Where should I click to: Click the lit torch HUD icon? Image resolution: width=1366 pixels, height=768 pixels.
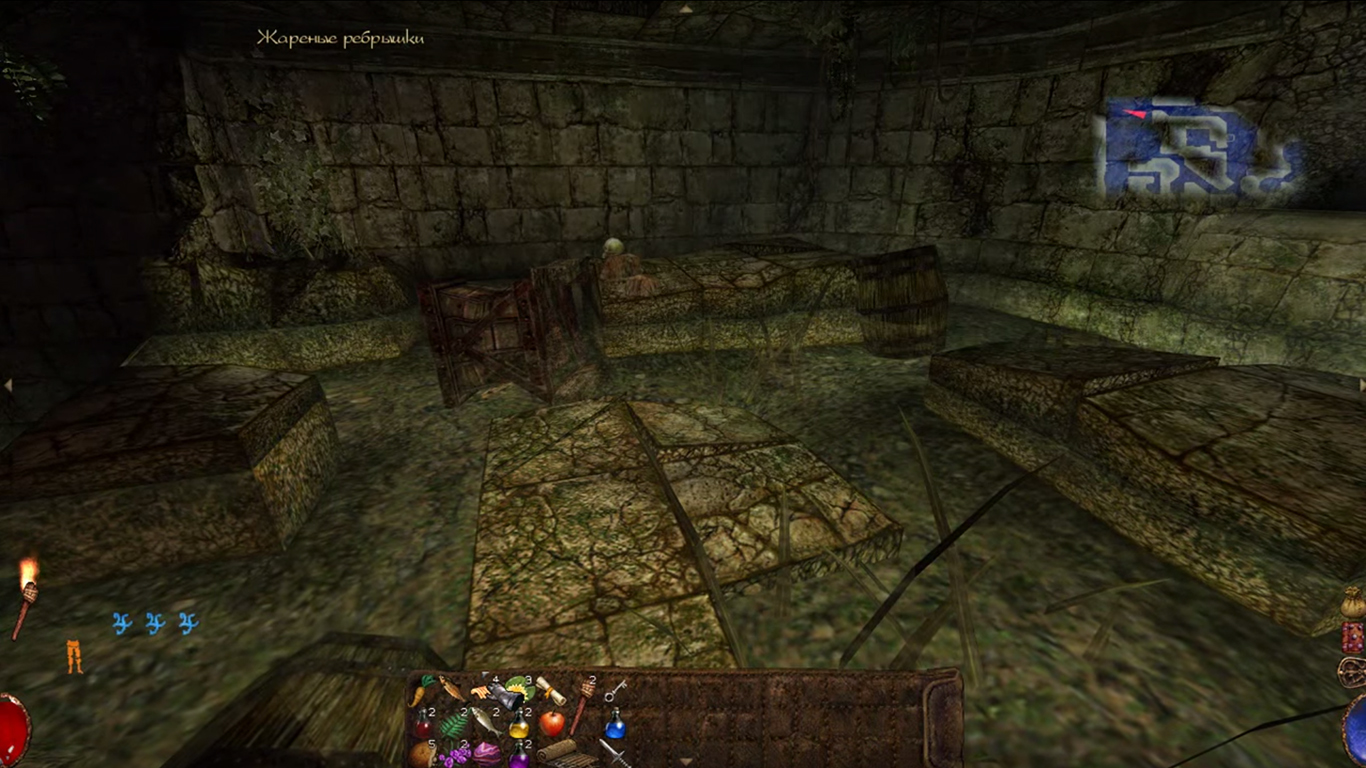point(26,596)
